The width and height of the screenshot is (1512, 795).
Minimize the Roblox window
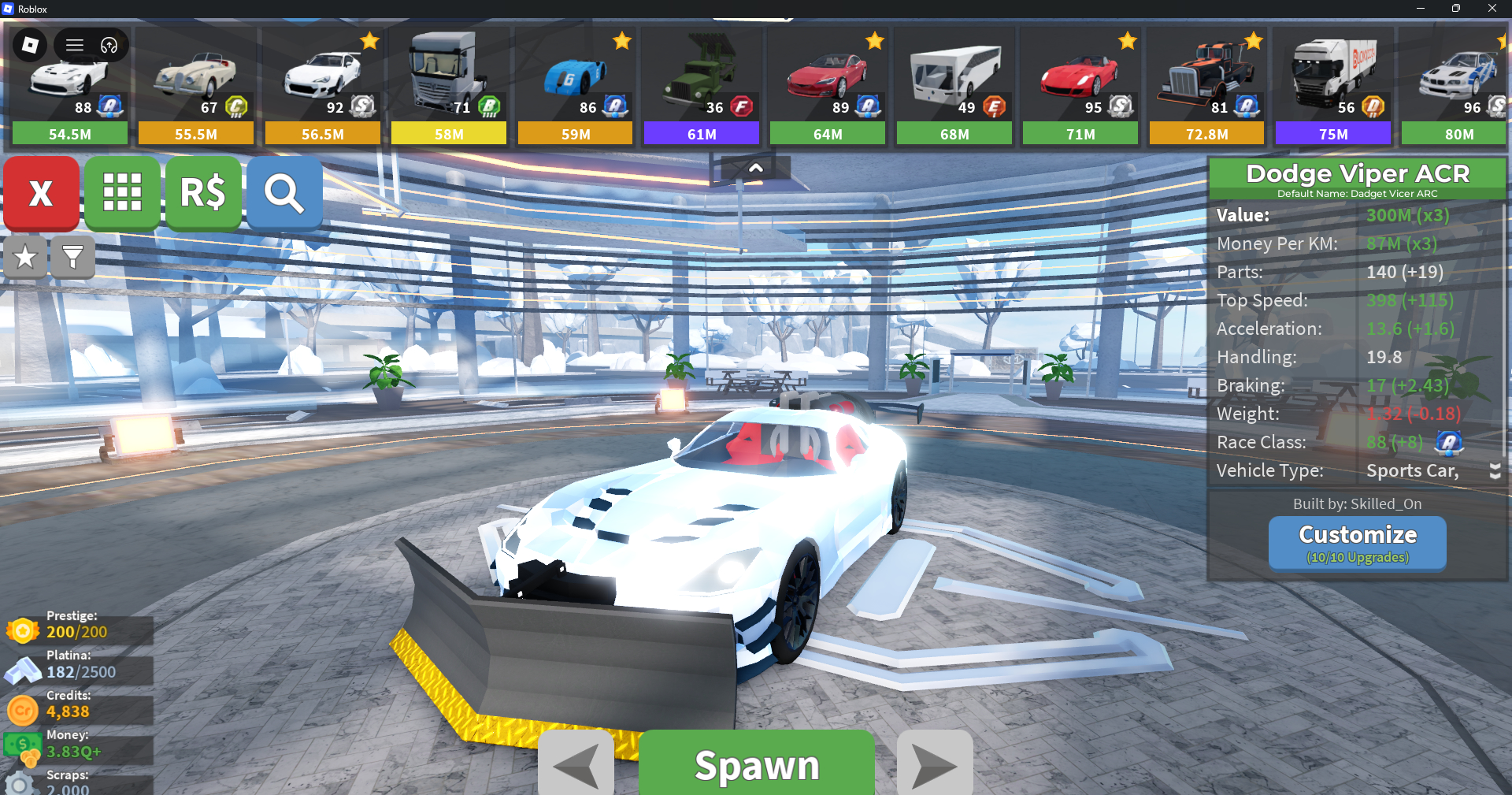[1420, 9]
